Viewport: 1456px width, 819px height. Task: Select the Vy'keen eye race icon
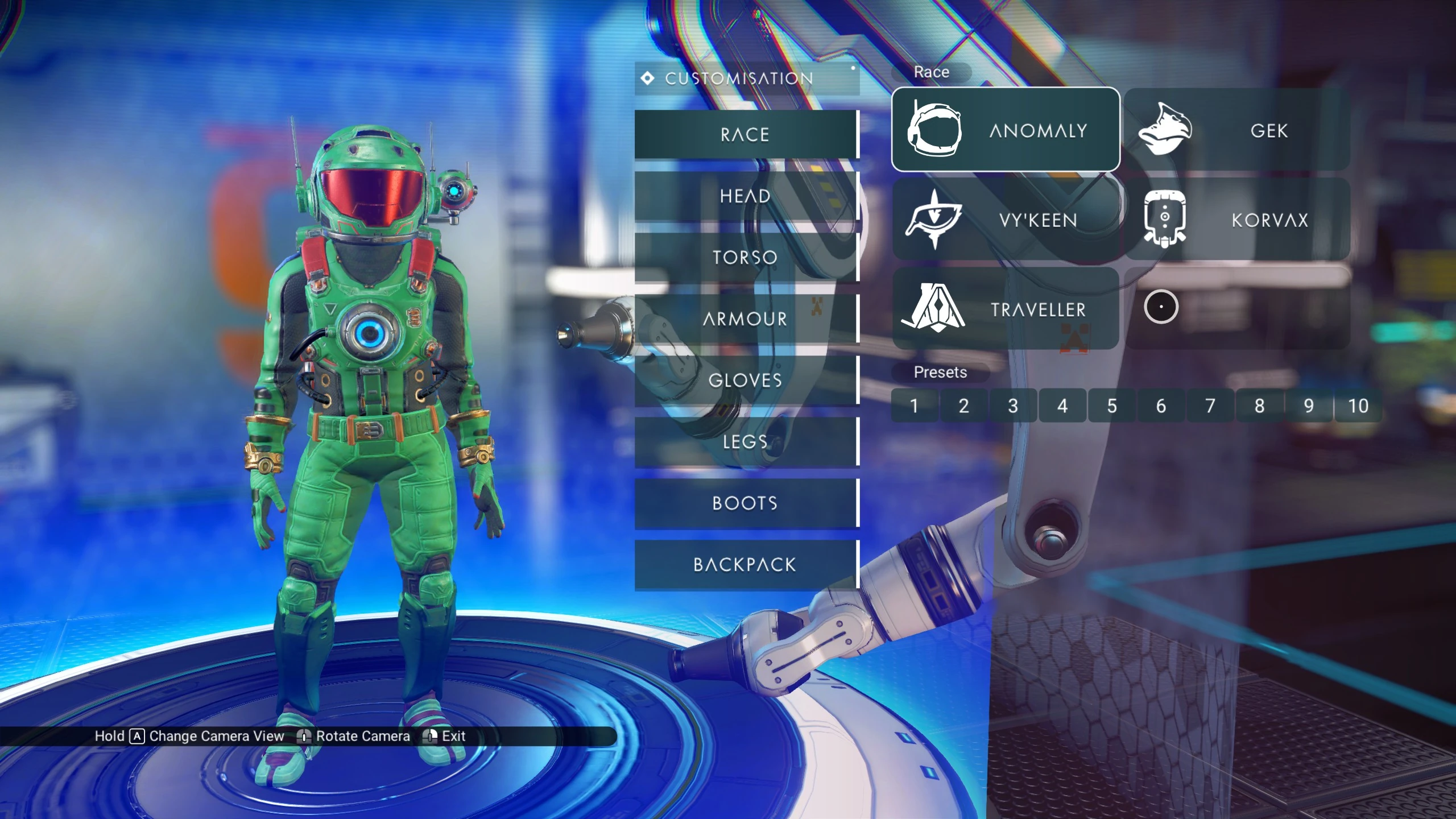point(934,221)
